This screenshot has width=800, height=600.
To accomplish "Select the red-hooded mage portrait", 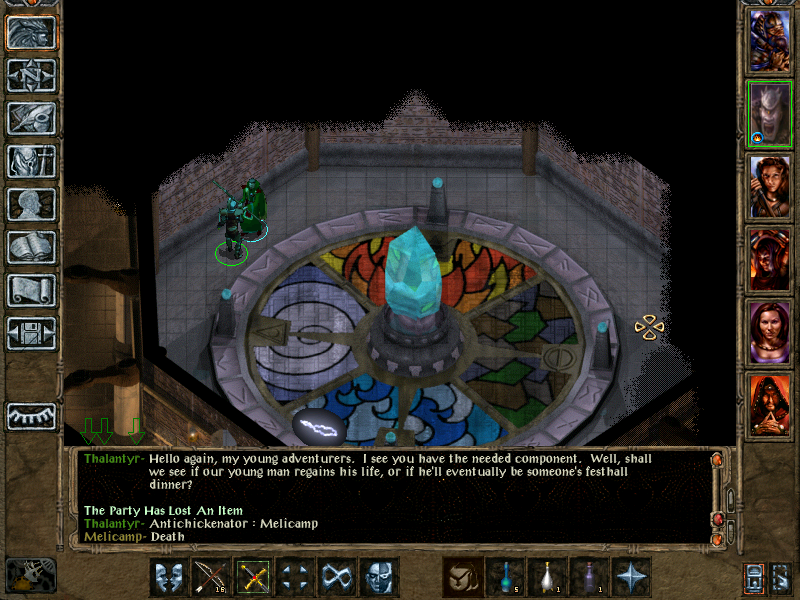I will click(x=770, y=405).
